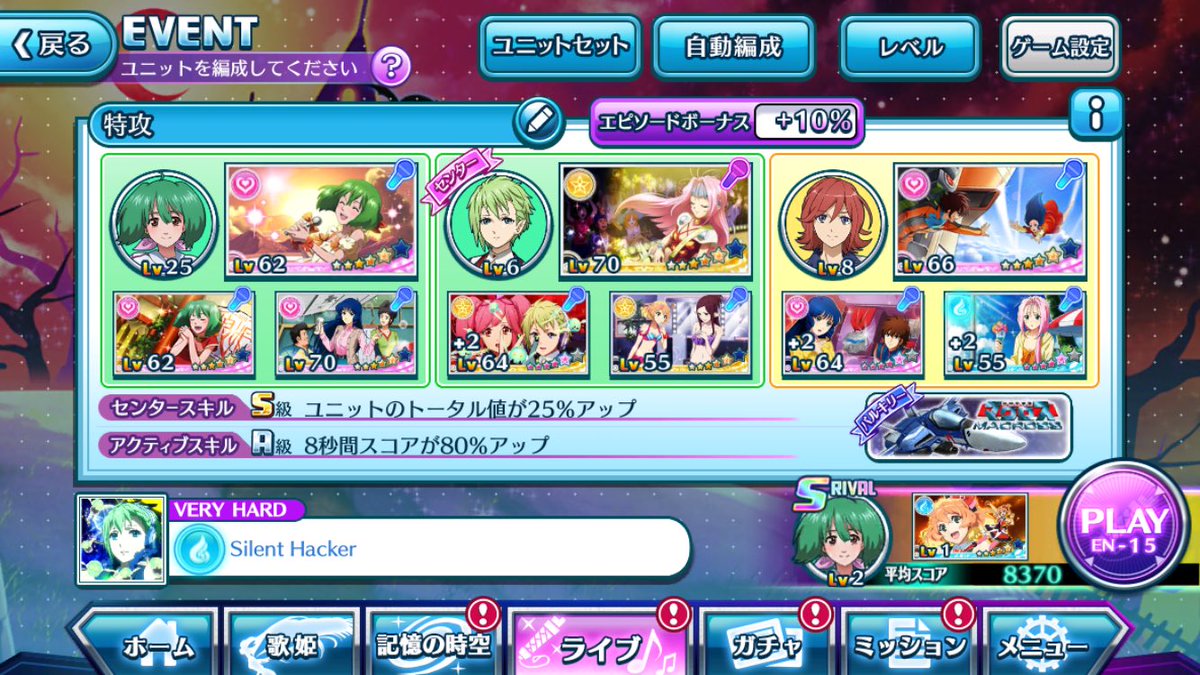Show unit info with the i button

coord(1095,118)
